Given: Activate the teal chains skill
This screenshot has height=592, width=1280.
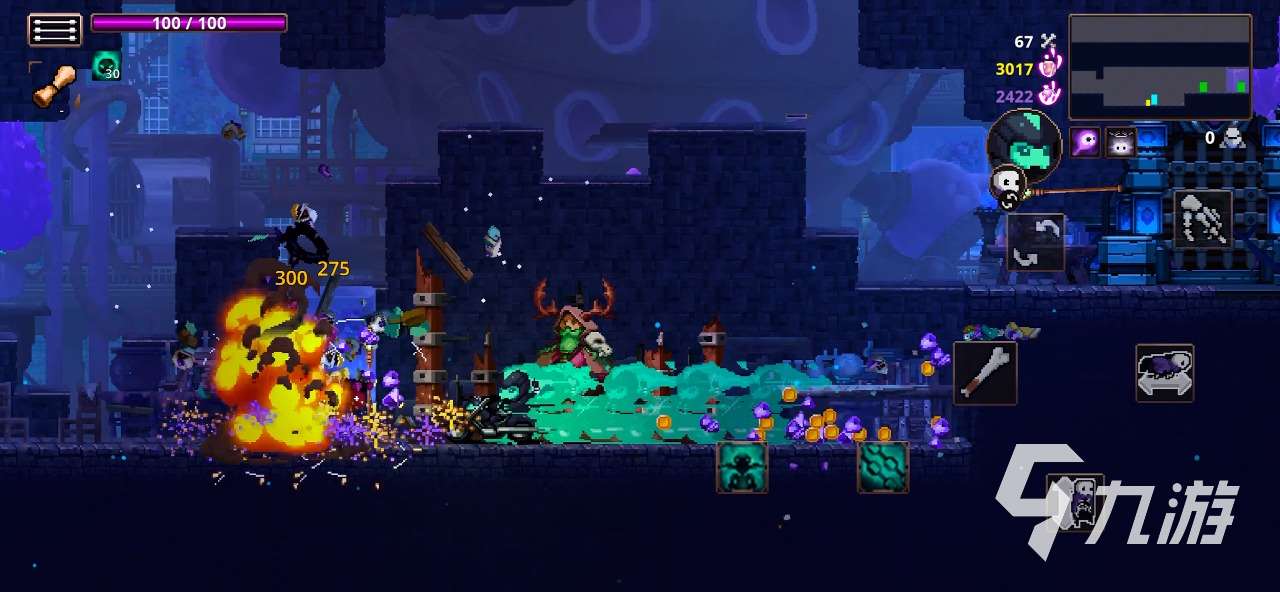Looking at the screenshot, I should click(883, 467).
